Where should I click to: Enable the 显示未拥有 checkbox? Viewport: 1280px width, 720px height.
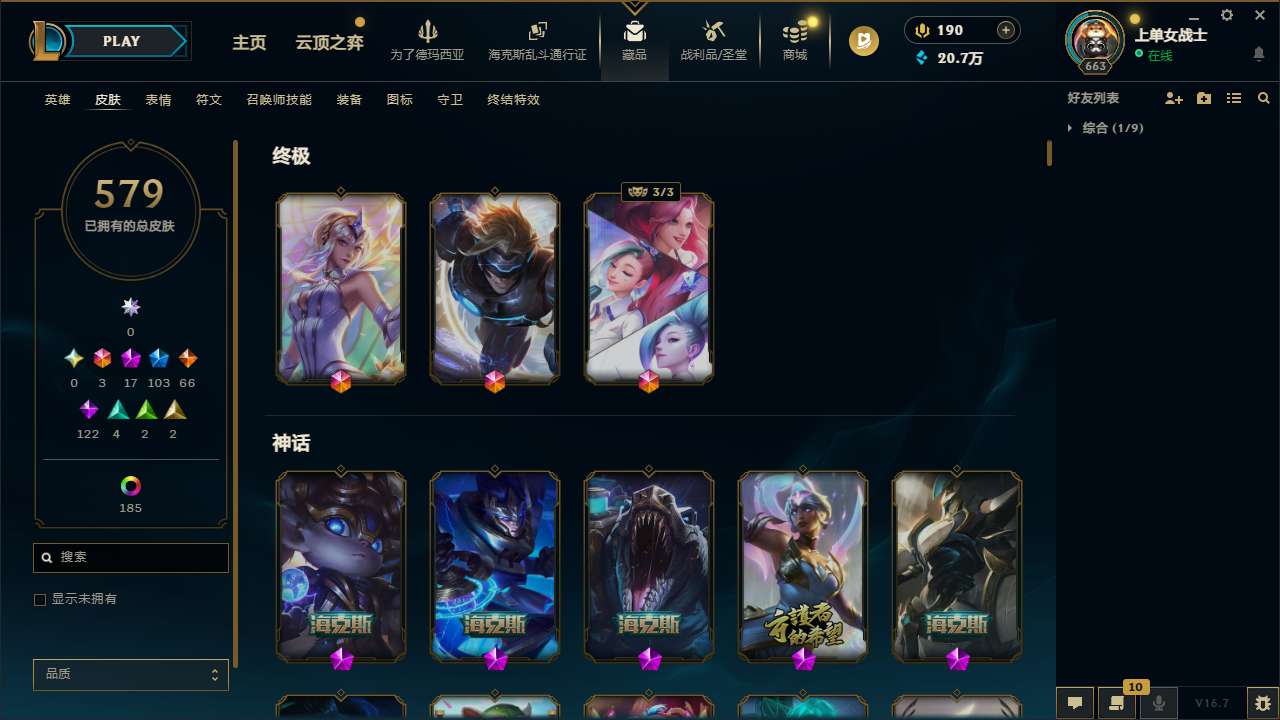coord(40,599)
